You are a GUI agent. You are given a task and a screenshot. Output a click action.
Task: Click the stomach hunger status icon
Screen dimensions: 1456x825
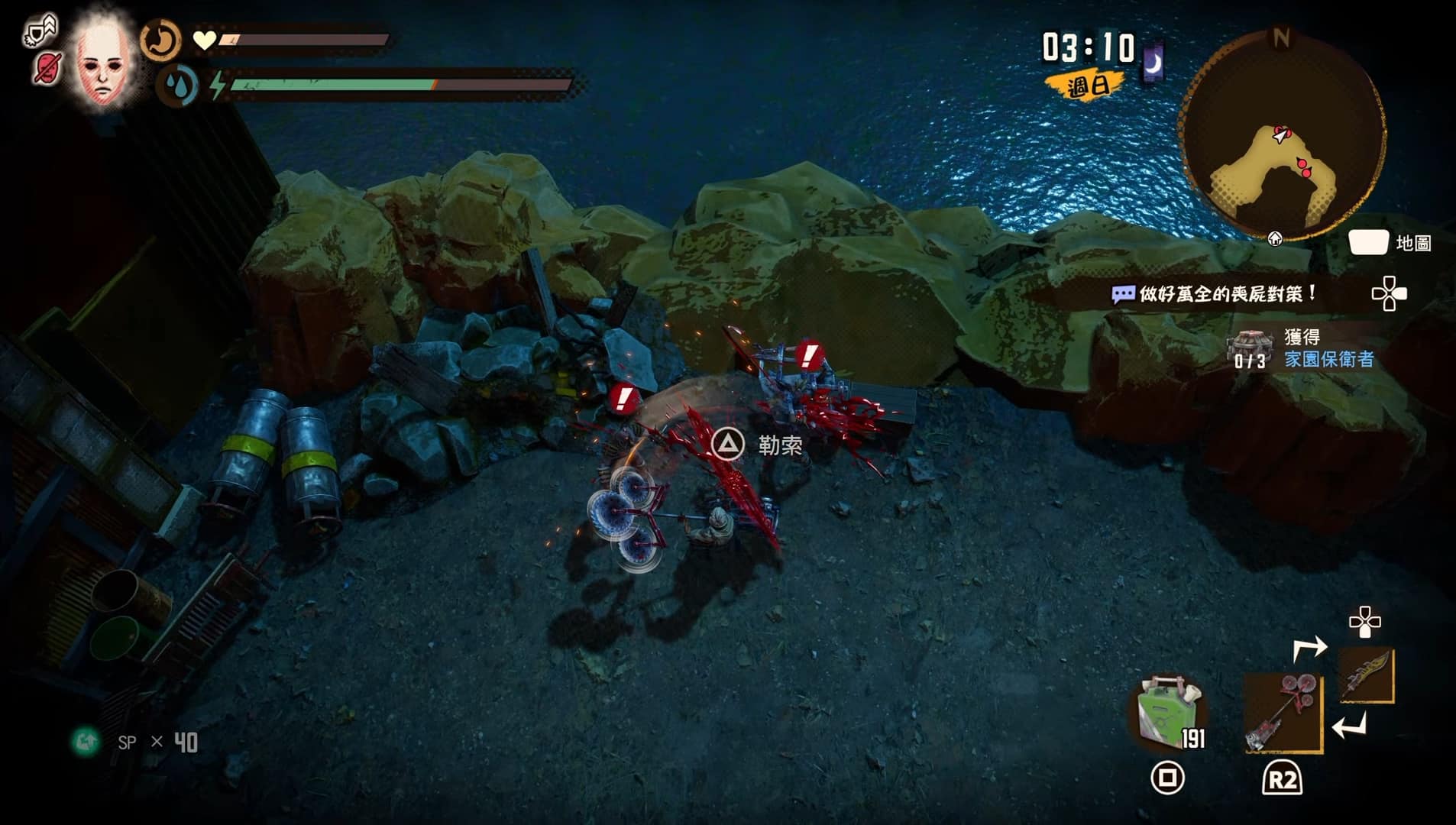(x=160, y=40)
